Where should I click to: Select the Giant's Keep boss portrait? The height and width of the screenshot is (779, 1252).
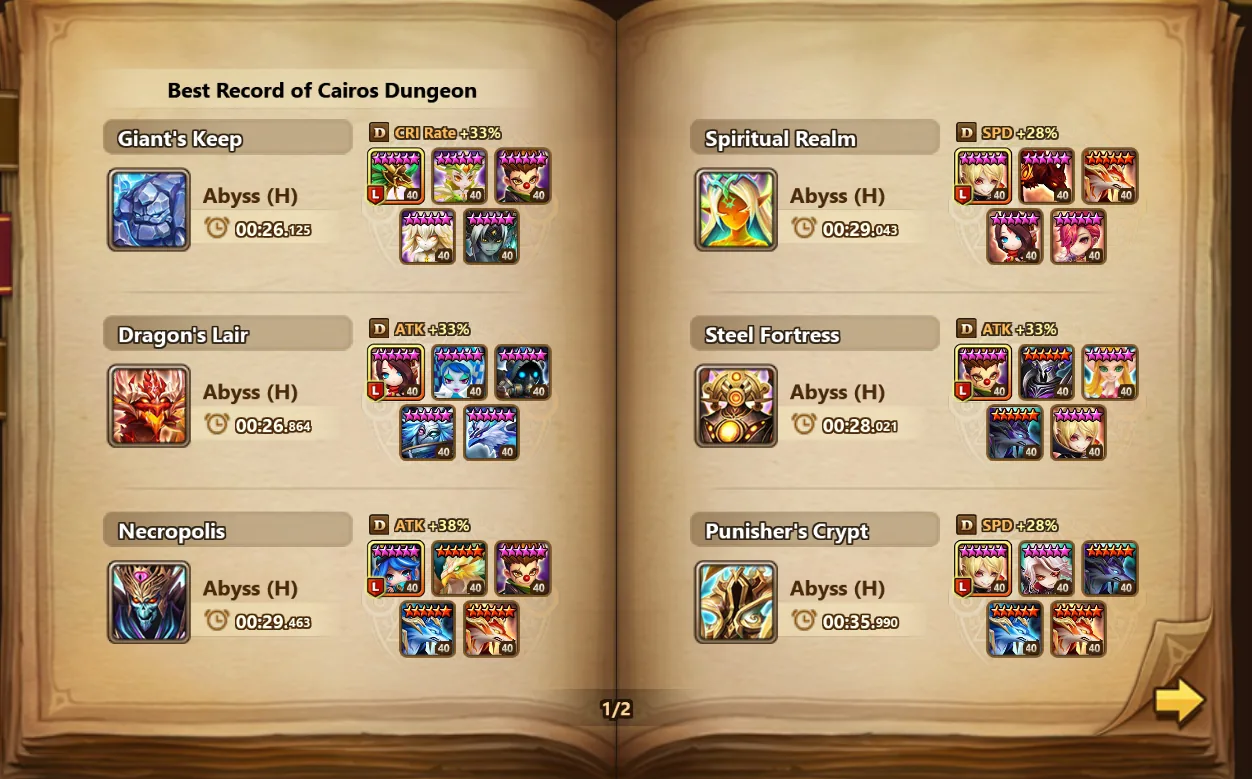click(149, 209)
